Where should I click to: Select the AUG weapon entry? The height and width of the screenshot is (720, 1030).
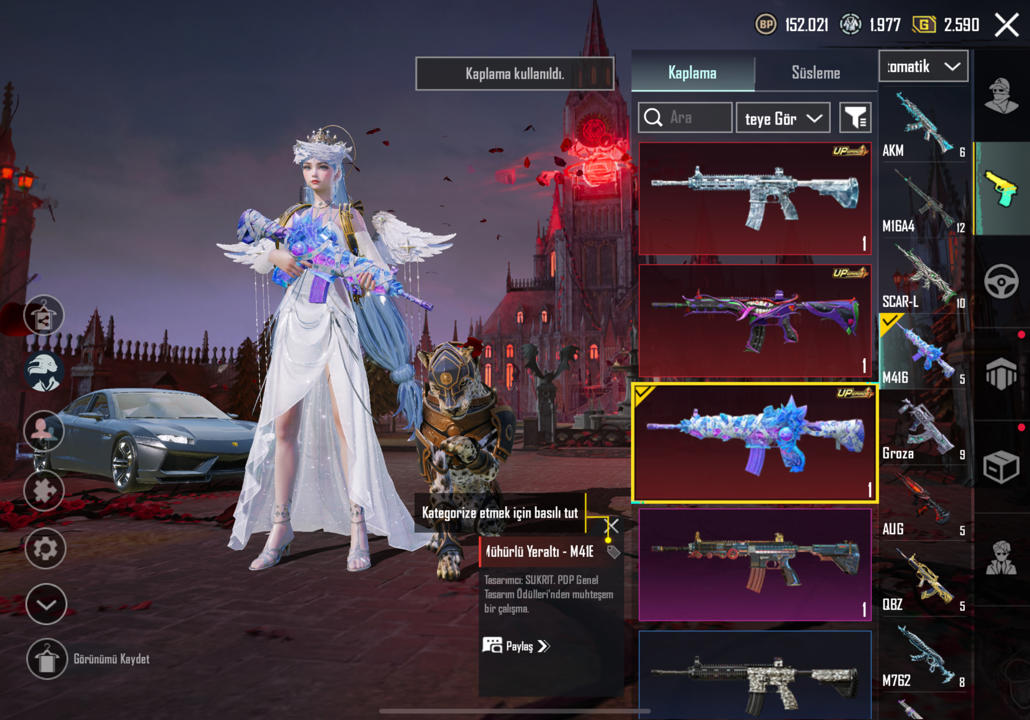pyautogui.click(x=923, y=505)
